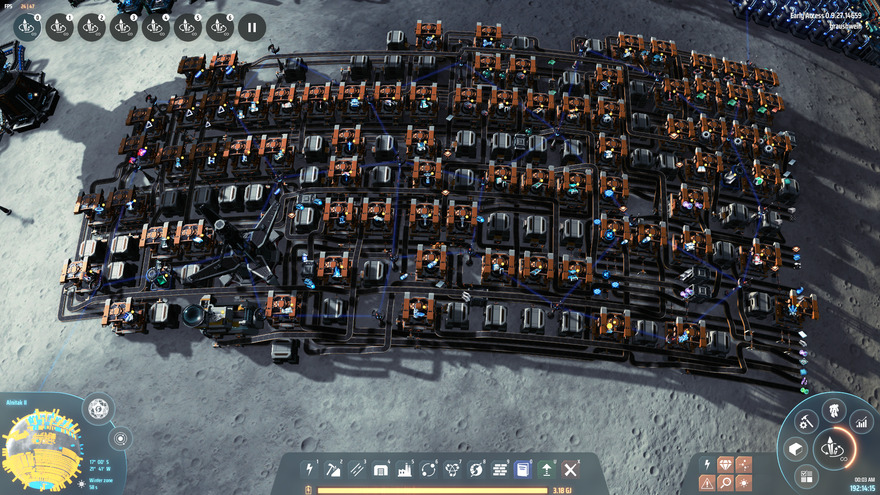880x495 pixels.
Task: Open the mecha panel button
Action: (832, 411)
